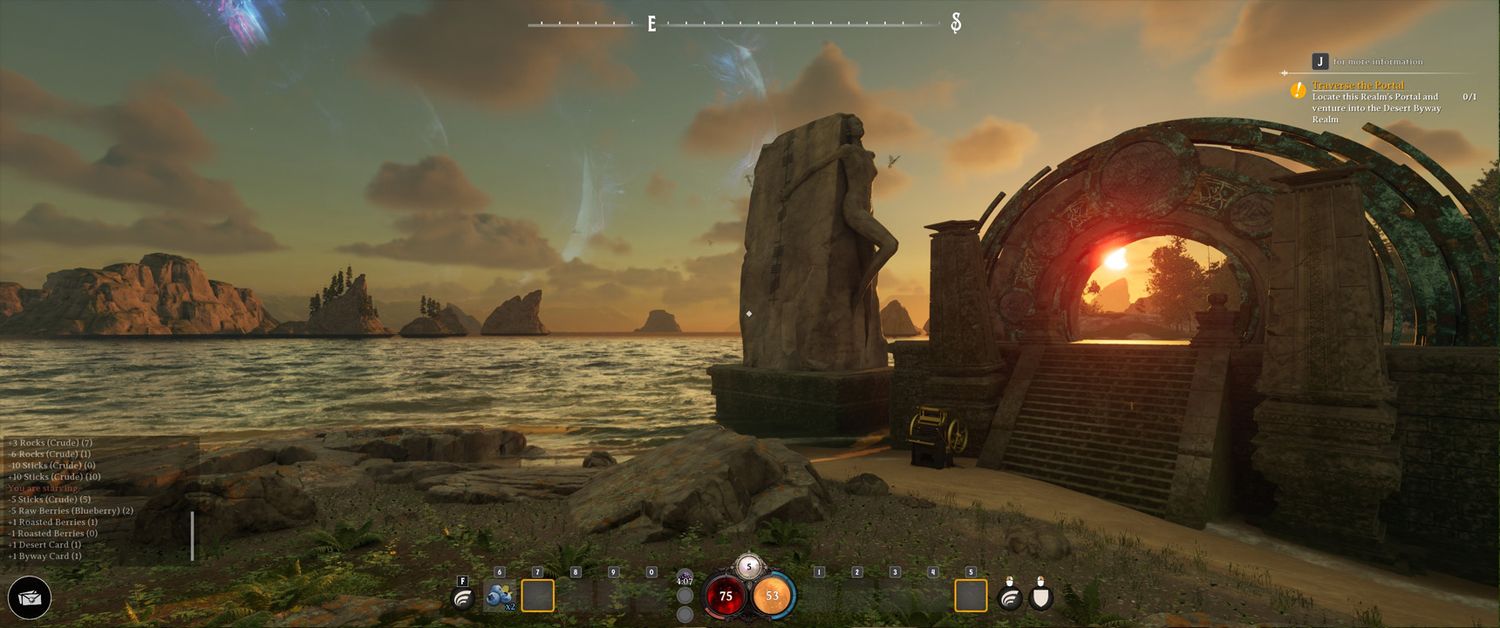The image size is (1500, 628).
Task: Open the mail envelope icon
Action: [29, 598]
